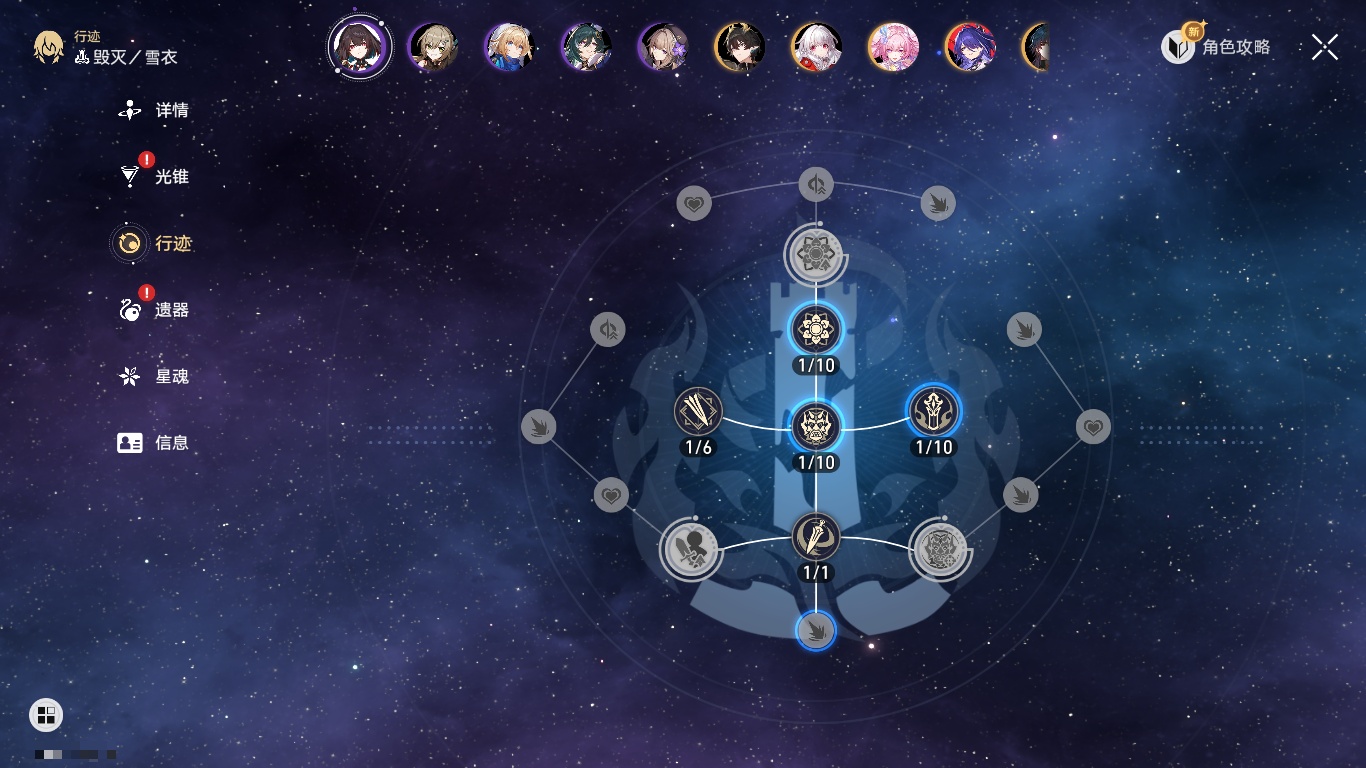Open the 遗器 relics tab
The width and height of the screenshot is (1366, 768).
pos(154,310)
